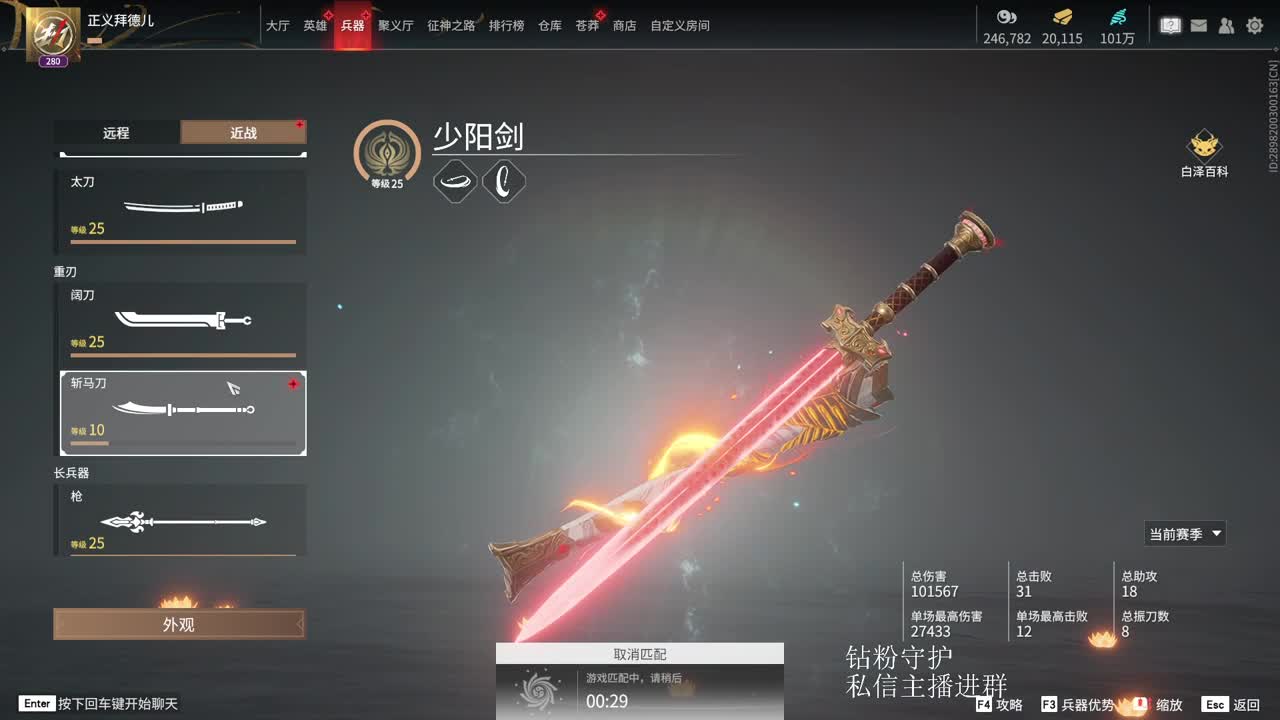Open the help book icon in top bar
1280x720 pixels.
pos(1170,25)
